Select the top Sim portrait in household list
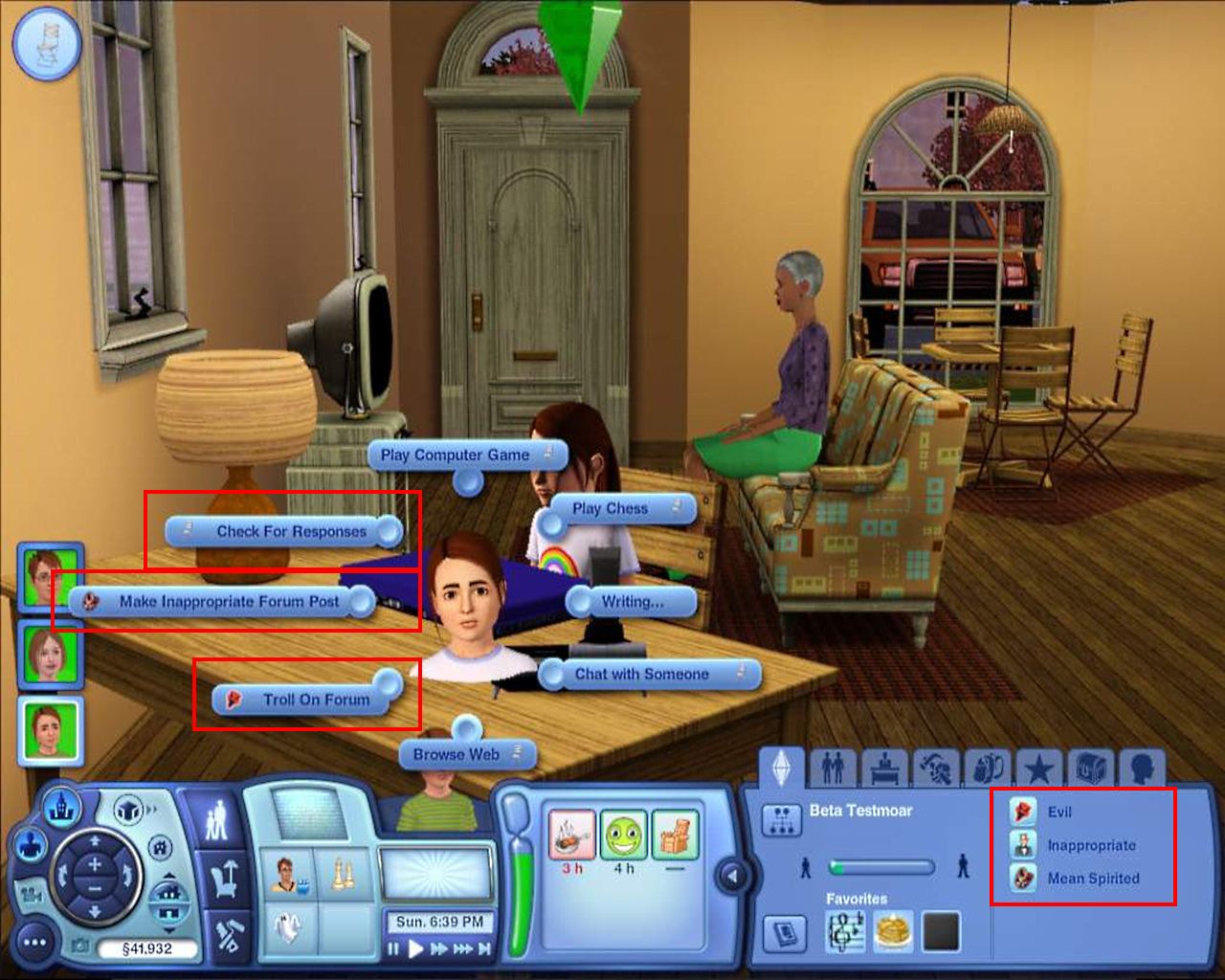This screenshot has height=980, width=1225. (50, 575)
